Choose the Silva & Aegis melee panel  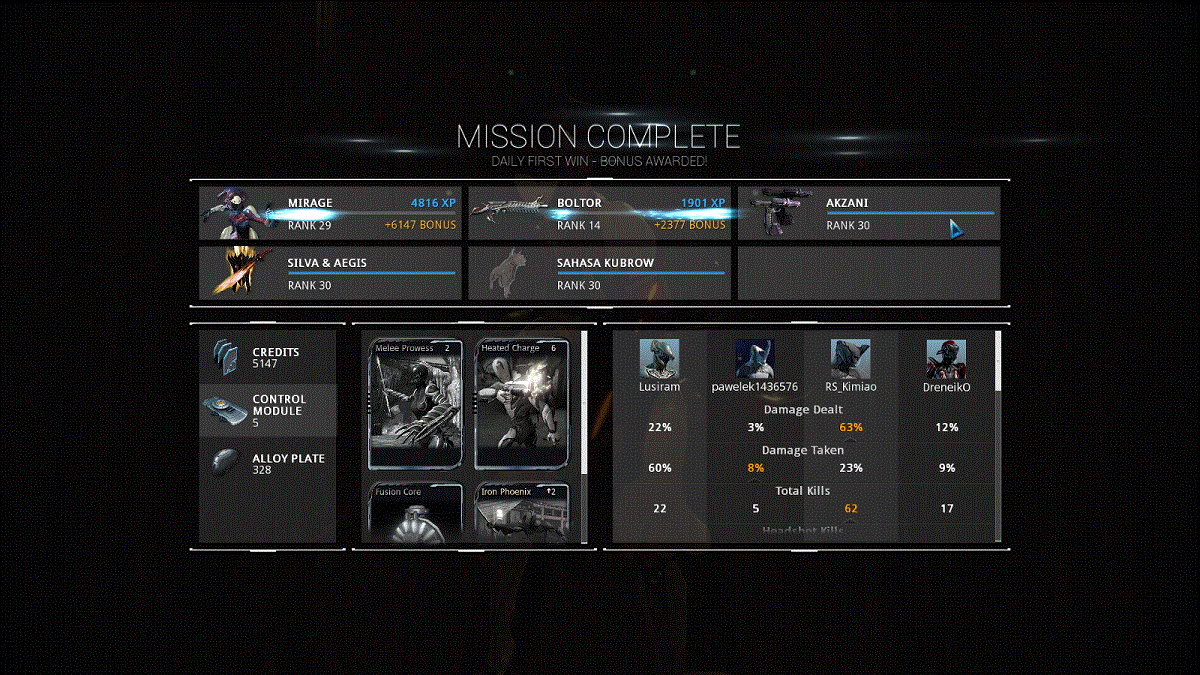pos(330,273)
